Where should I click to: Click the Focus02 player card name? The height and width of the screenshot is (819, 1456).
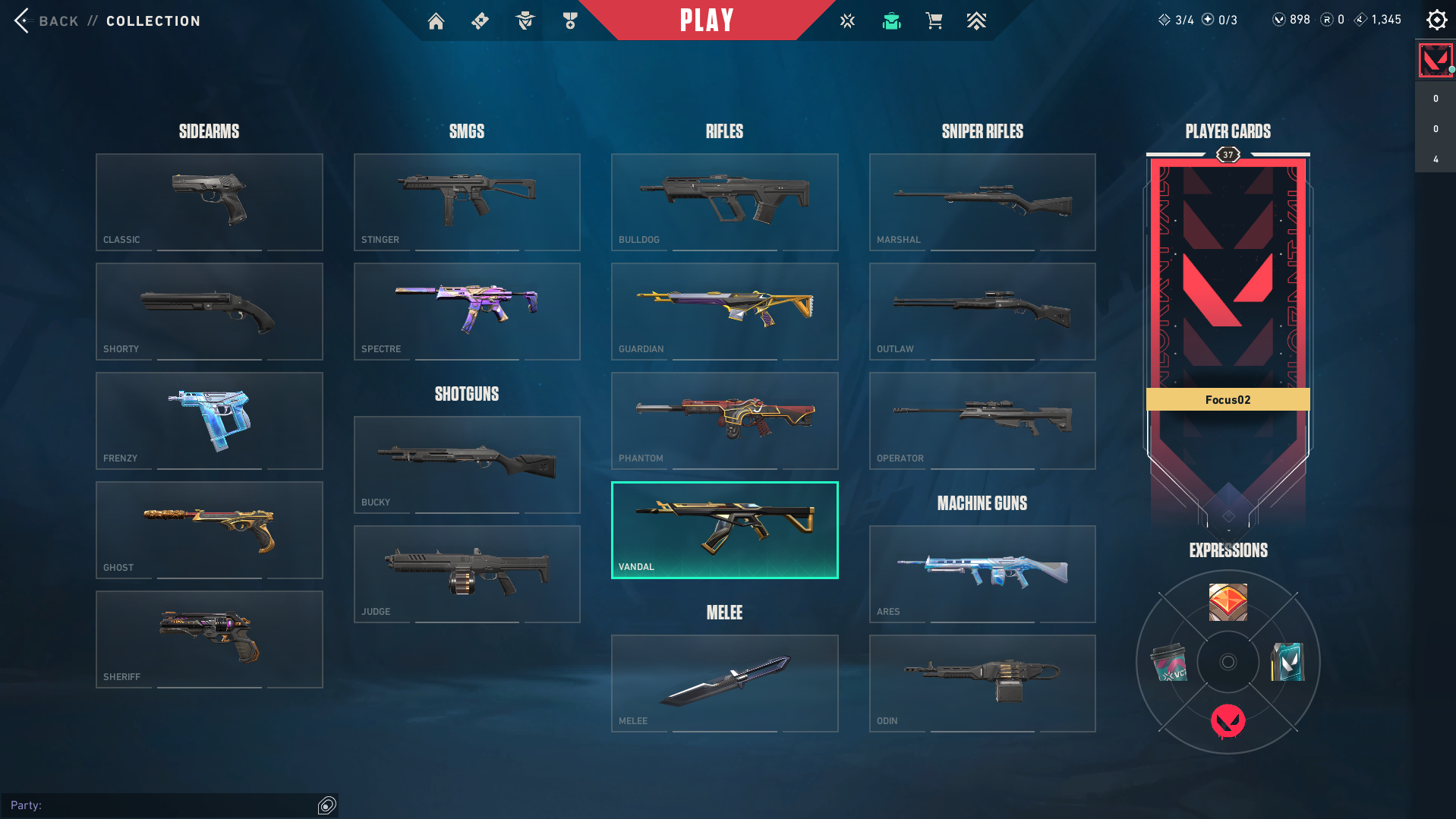(x=1228, y=399)
